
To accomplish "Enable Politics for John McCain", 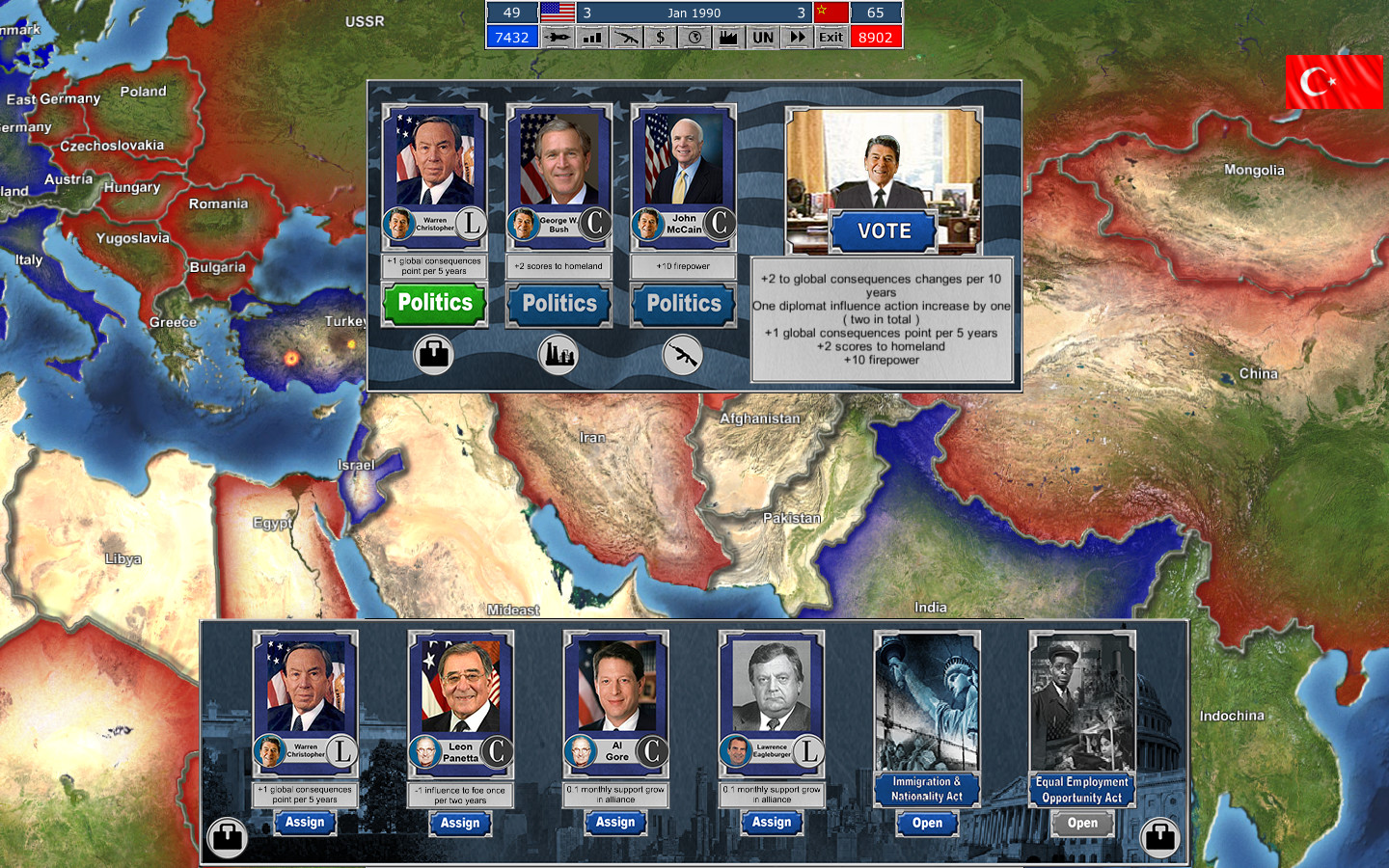I will click(x=683, y=304).
